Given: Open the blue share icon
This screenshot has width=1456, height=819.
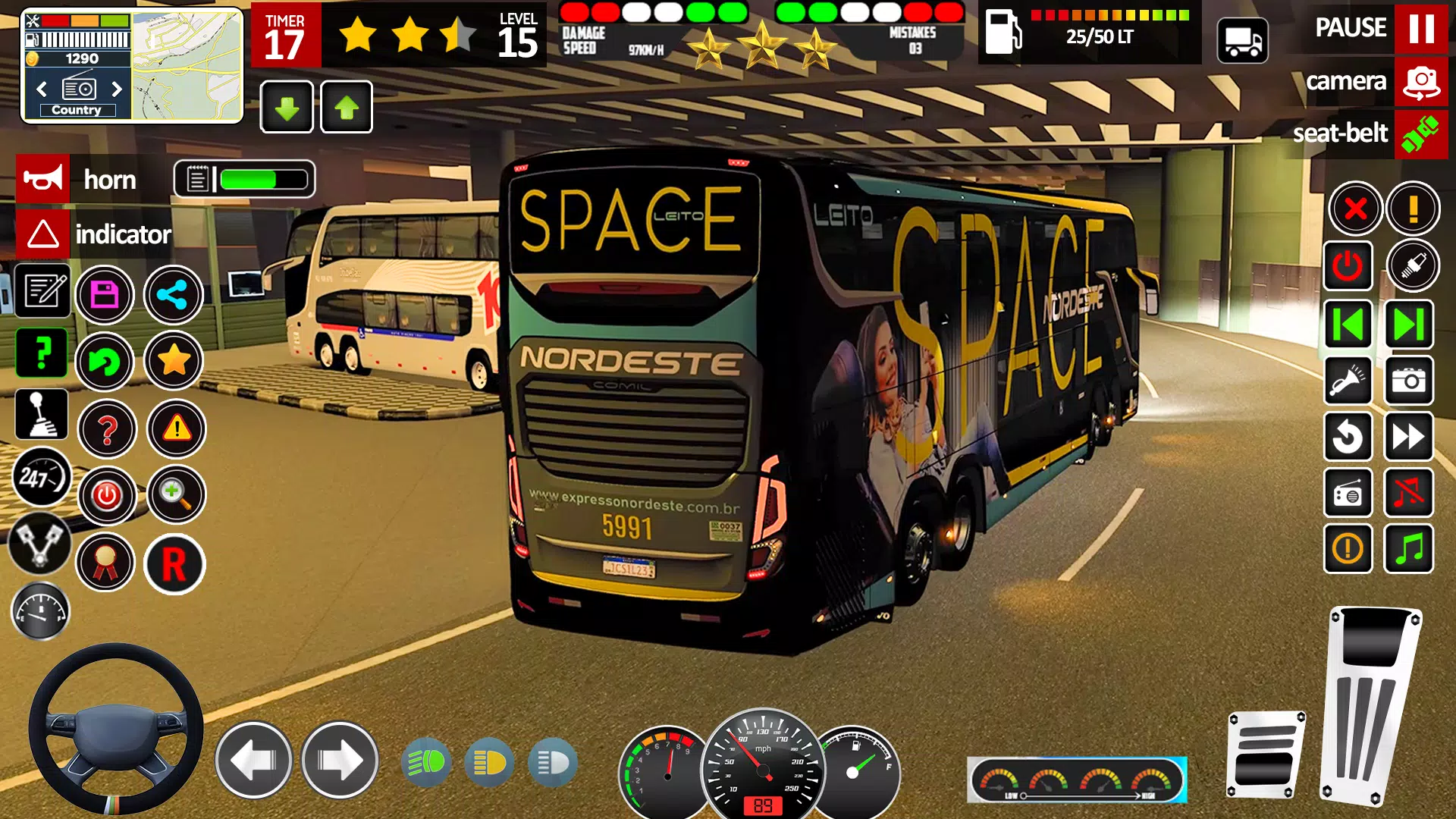Looking at the screenshot, I should [174, 295].
